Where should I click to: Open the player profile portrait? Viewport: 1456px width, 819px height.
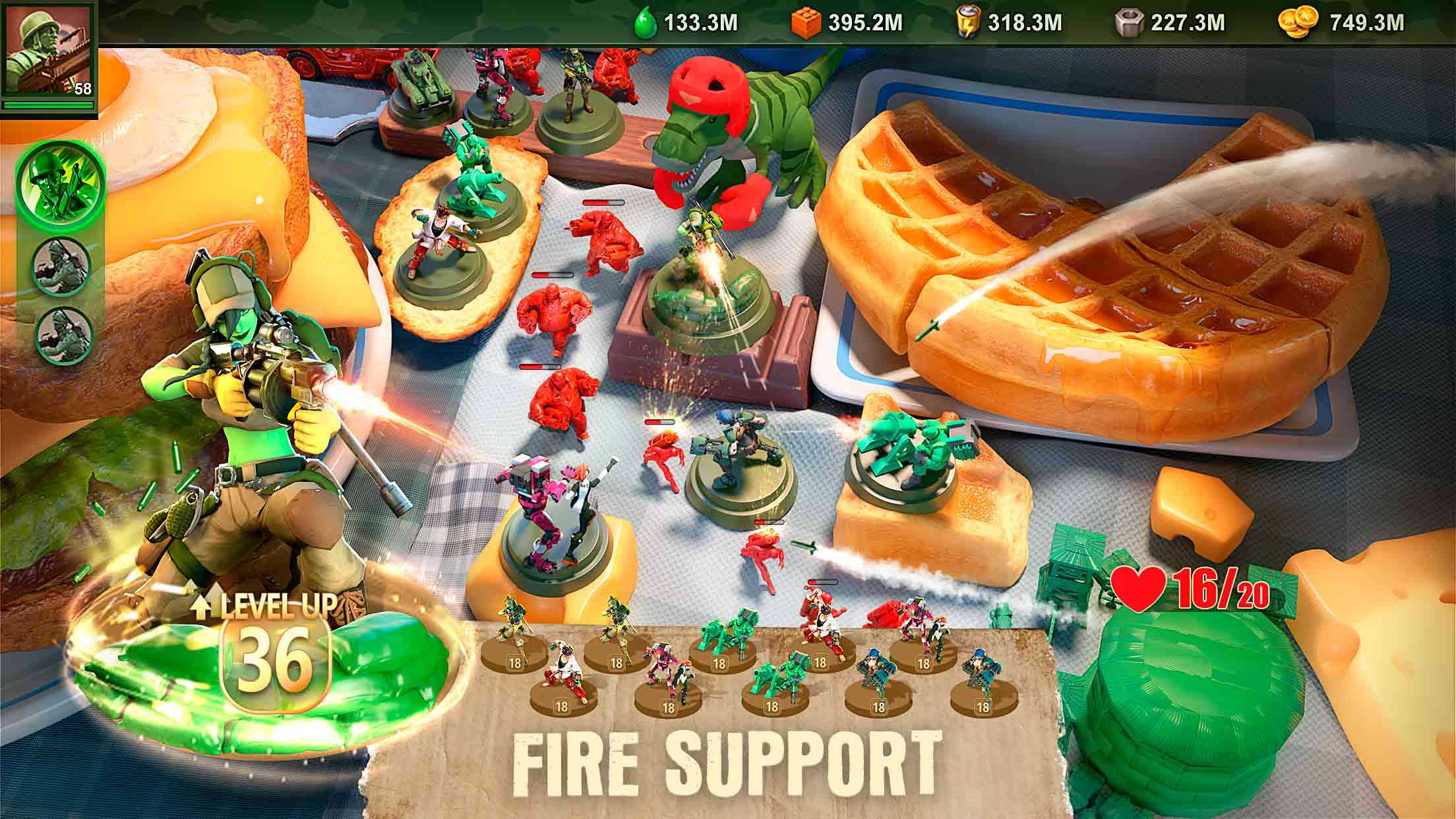point(48,53)
